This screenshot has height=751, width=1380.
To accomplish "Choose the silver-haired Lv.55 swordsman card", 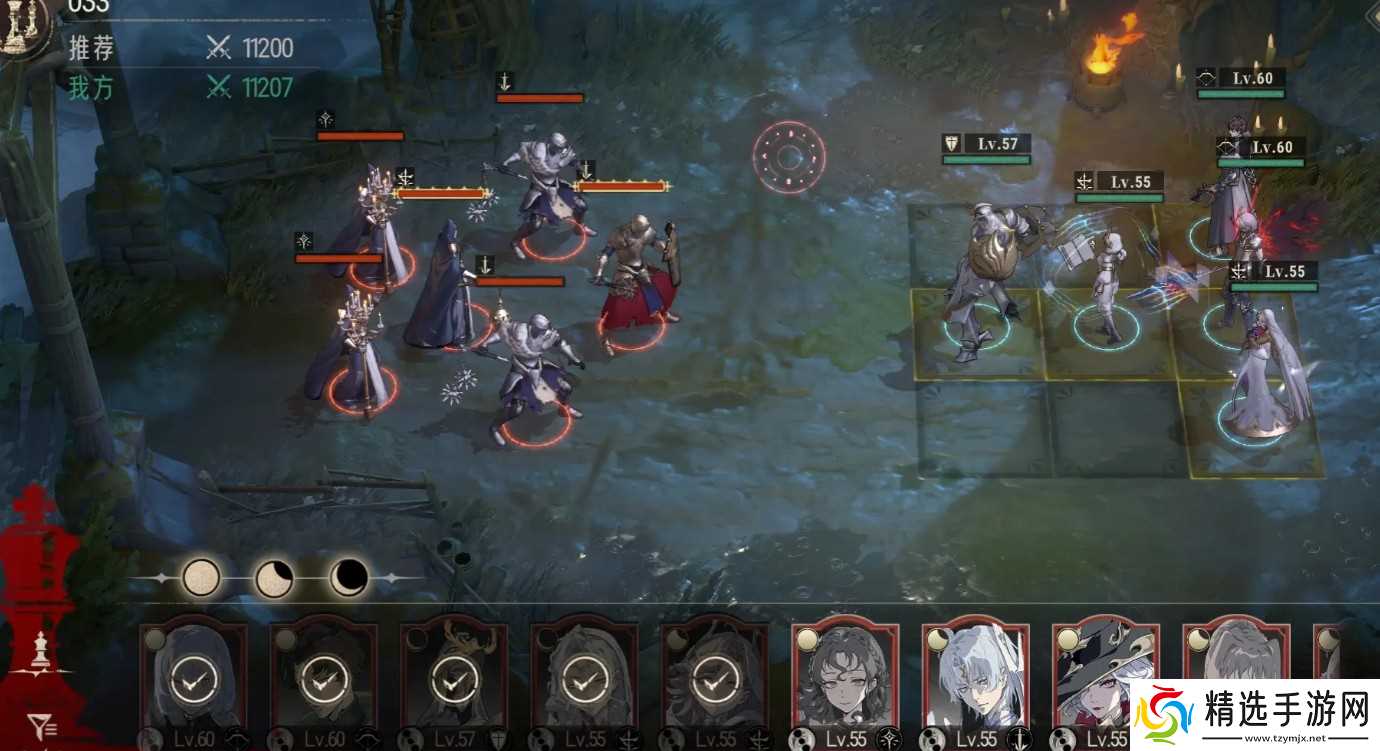I will pyautogui.click(x=975, y=678).
